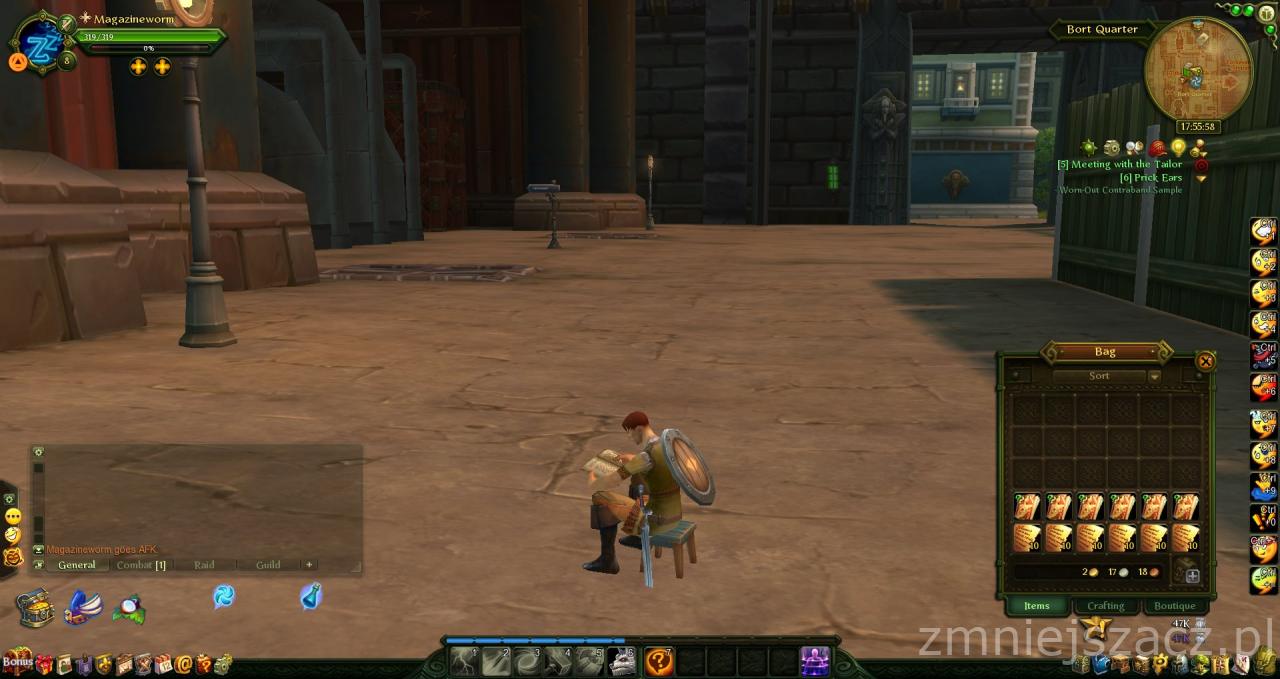
Task: Open the Sort dropdown arrow
Action: tap(1154, 376)
